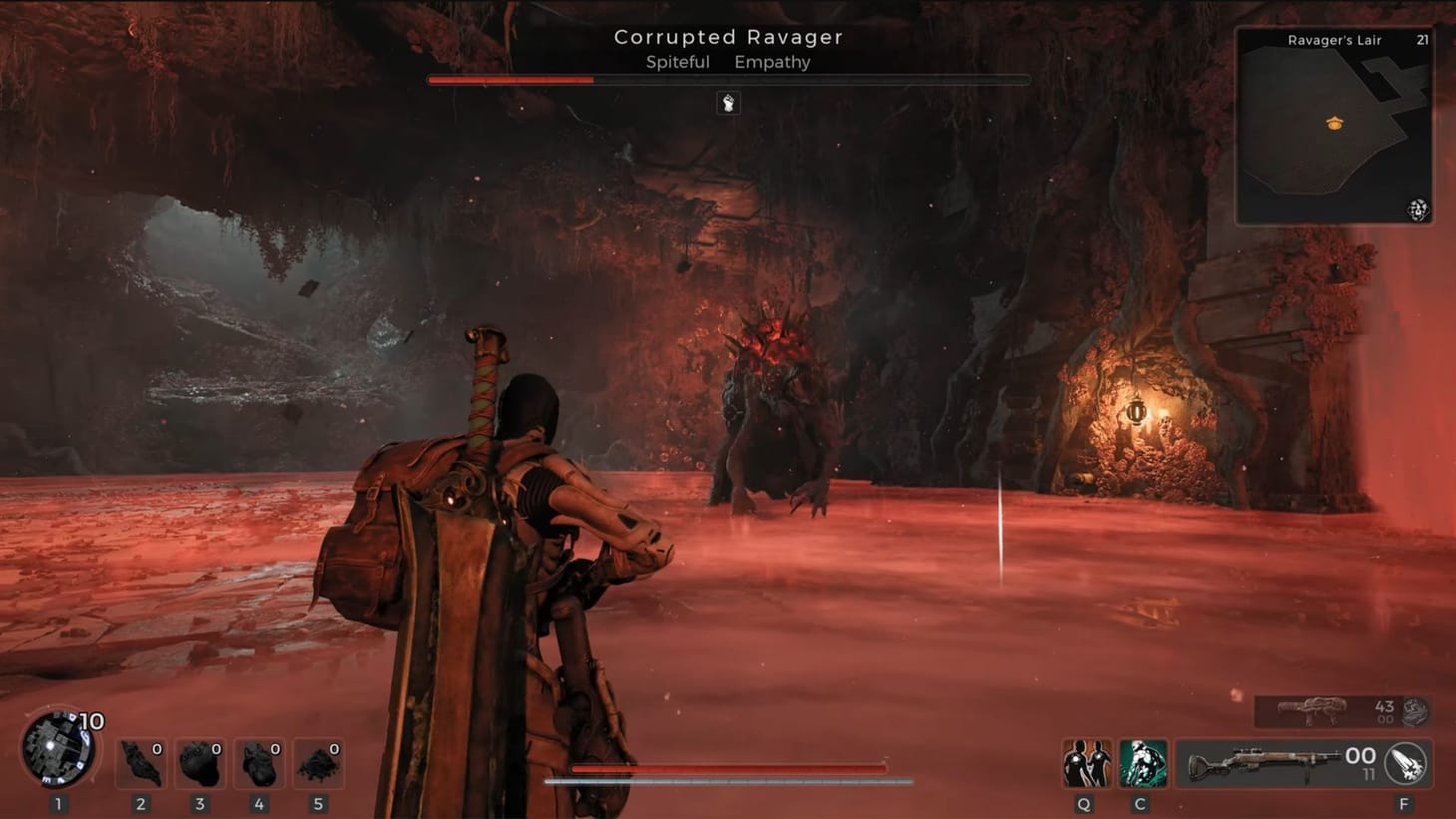Select the Empathy boss trait label
The height and width of the screenshot is (819, 1456).
[x=773, y=62]
